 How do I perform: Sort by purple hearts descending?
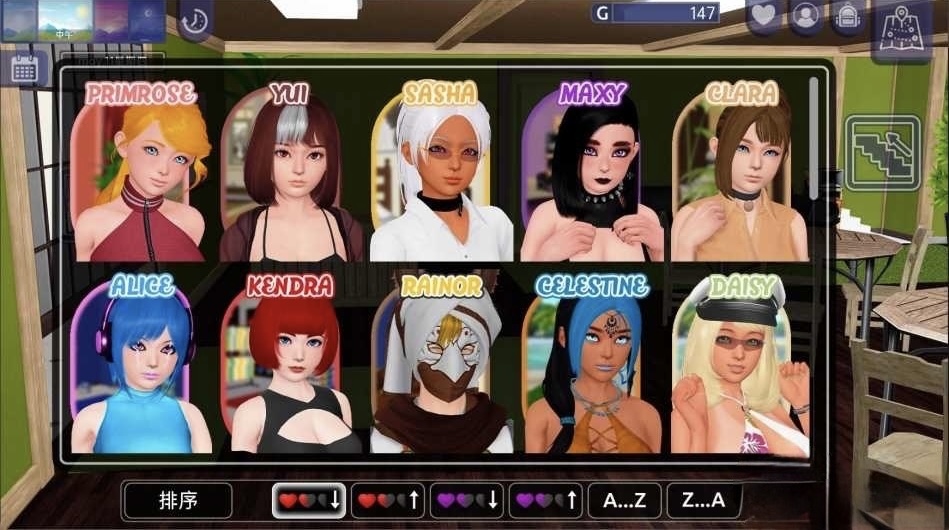click(466, 499)
